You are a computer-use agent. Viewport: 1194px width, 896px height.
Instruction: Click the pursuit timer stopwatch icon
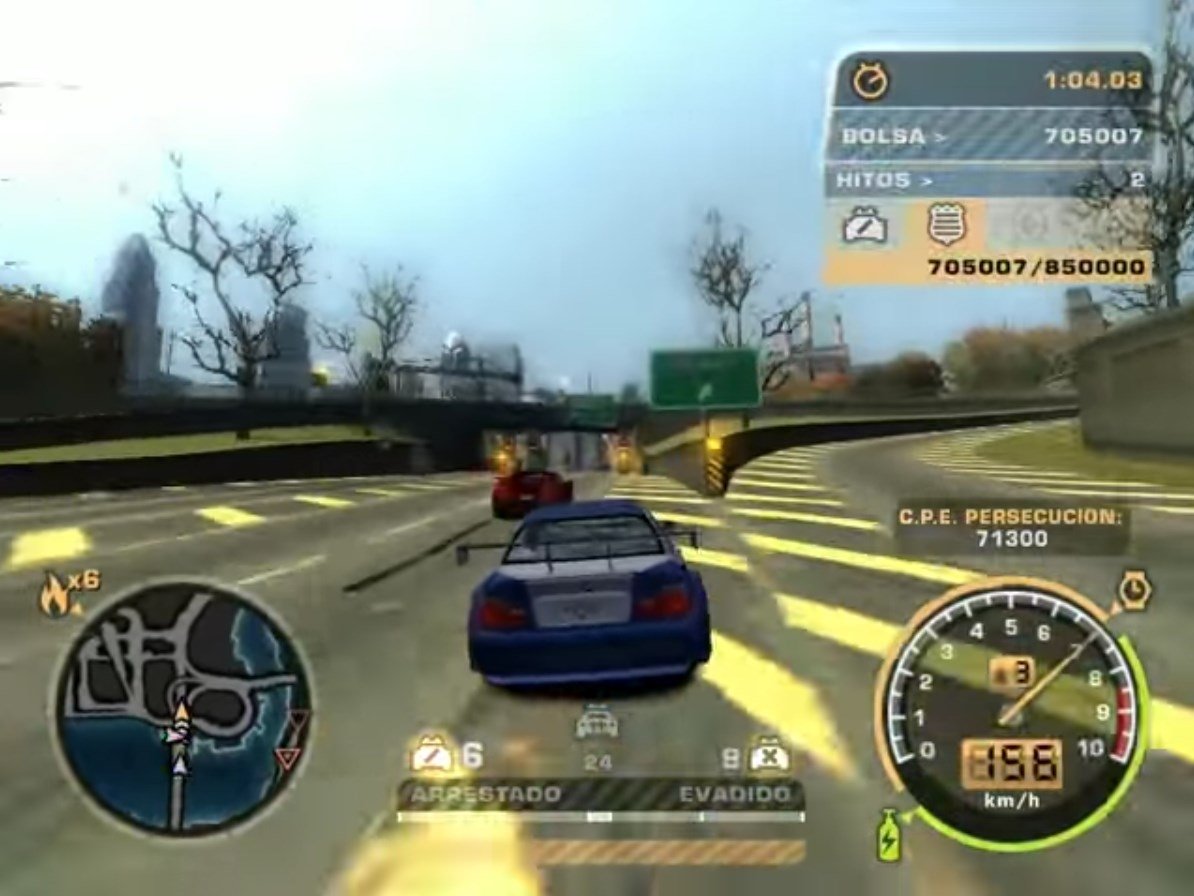tap(870, 80)
